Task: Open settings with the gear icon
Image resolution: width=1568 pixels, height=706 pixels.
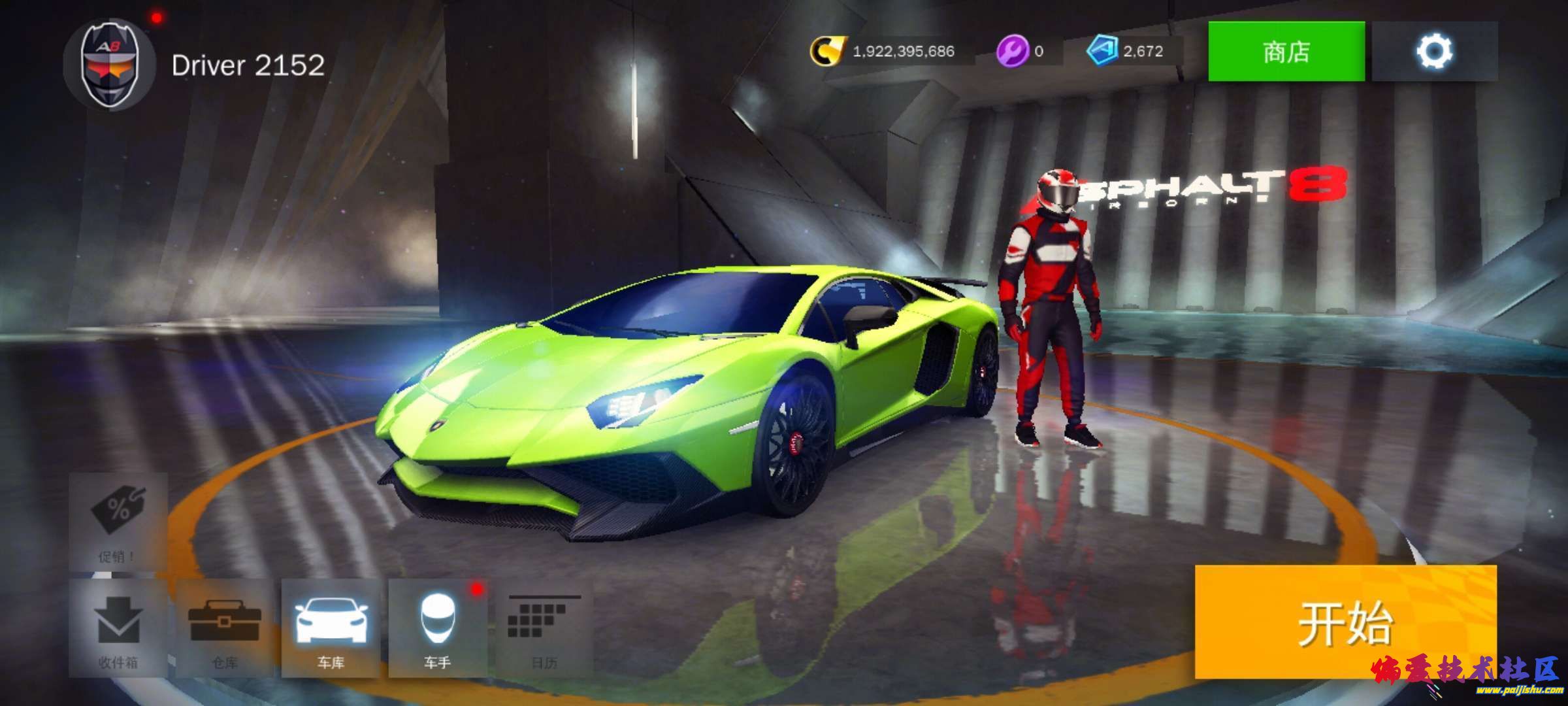Action: click(1434, 51)
